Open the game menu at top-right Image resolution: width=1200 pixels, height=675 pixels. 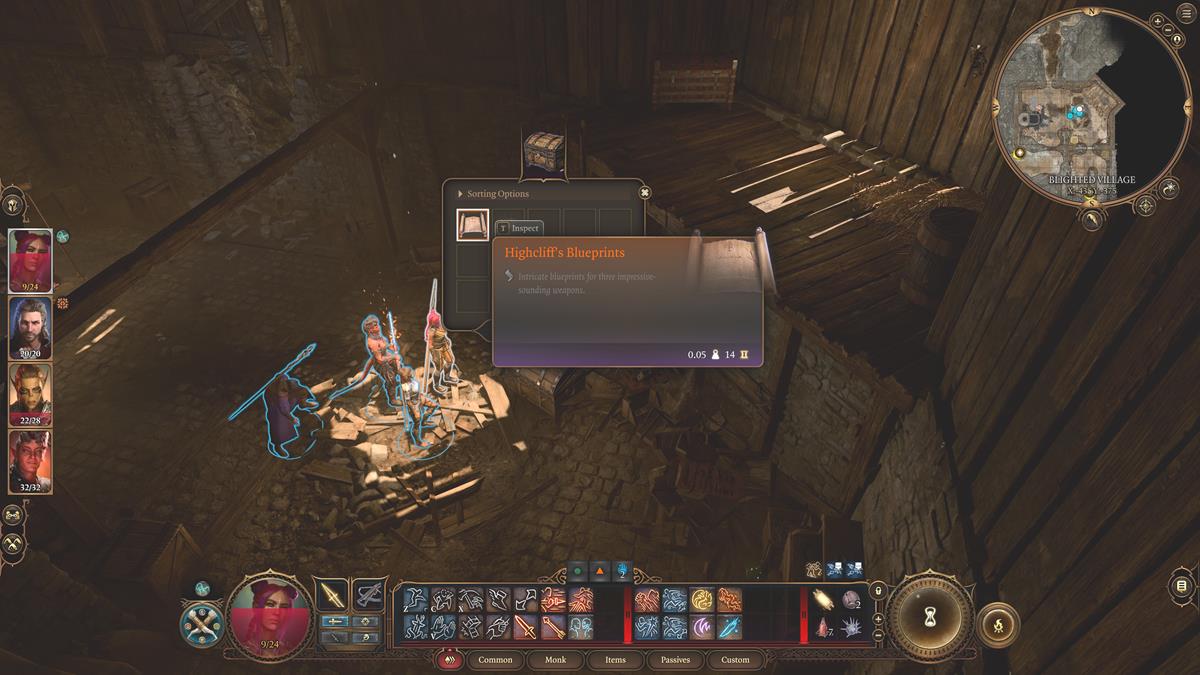coord(1186,21)
